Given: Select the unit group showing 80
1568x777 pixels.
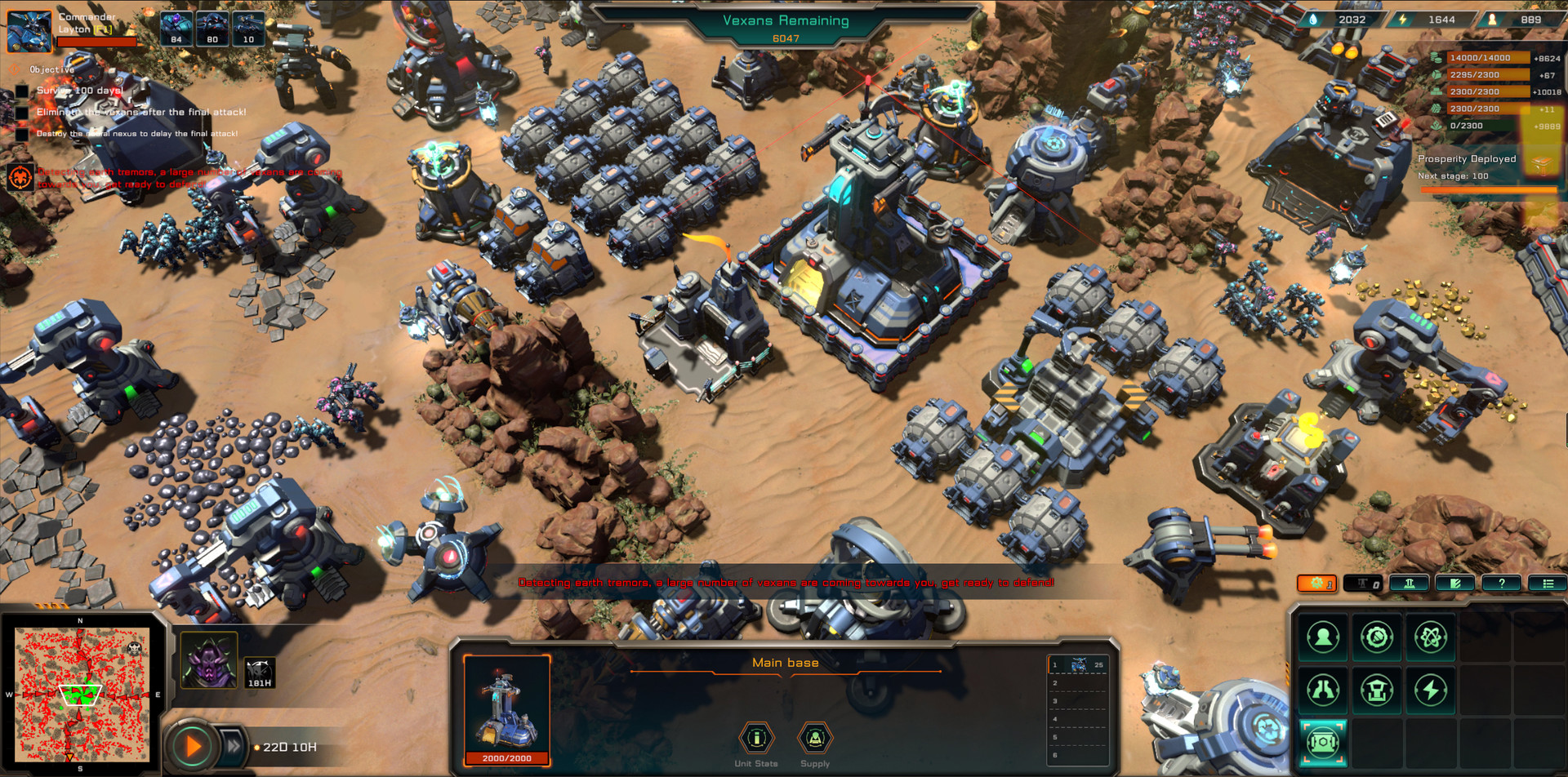Looking at the screenshot, I should click(212, 29).
